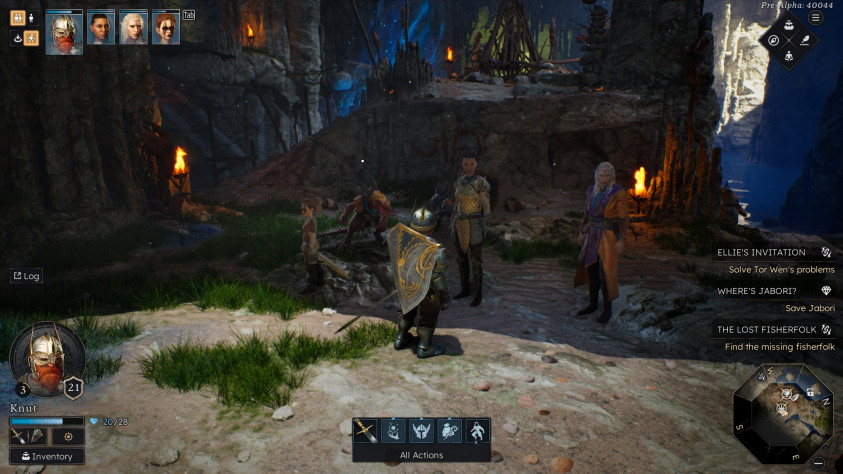
Task: Click the gear slot button beside the weapon set
Action: 68,437
